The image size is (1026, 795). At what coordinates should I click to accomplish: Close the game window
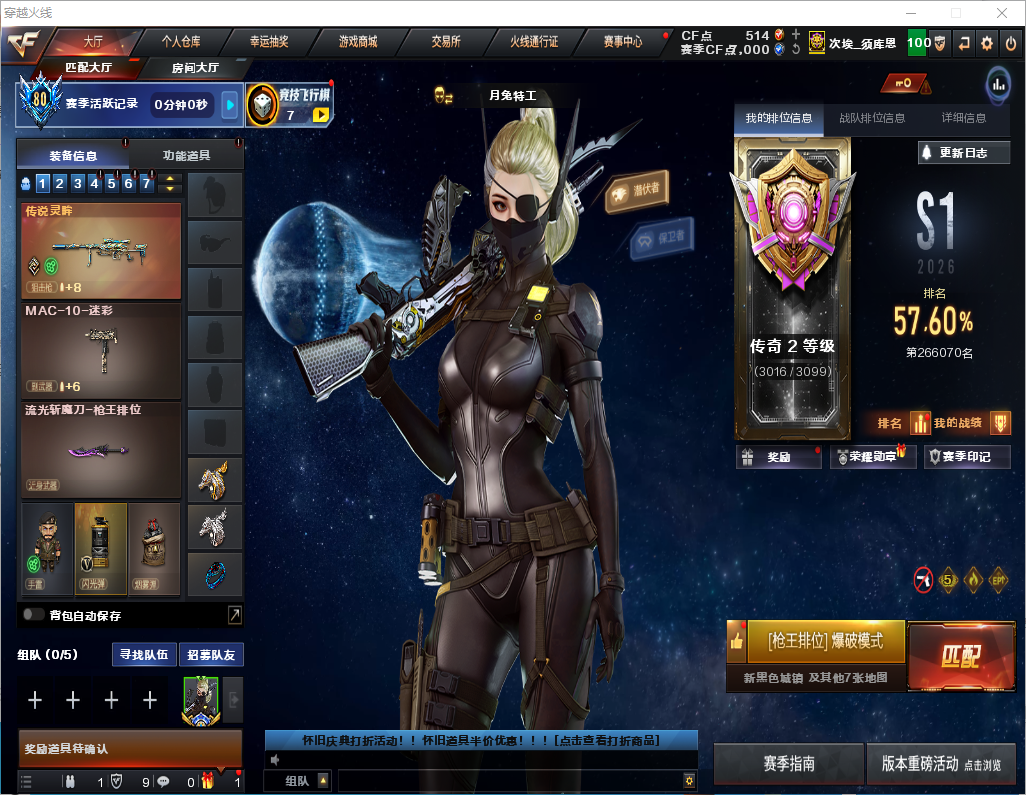click(1001, 13)
